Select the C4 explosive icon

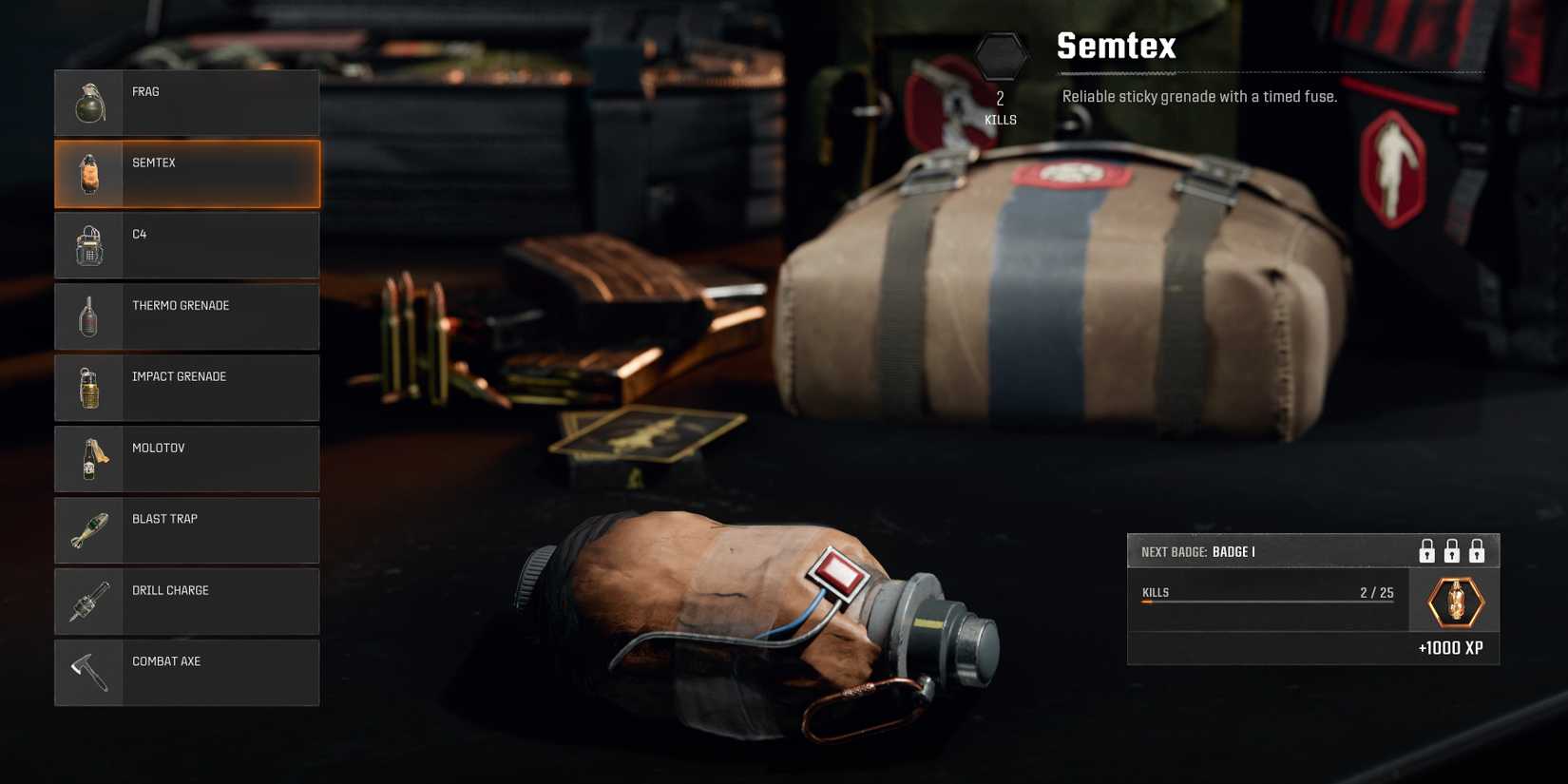pos(88,244)
